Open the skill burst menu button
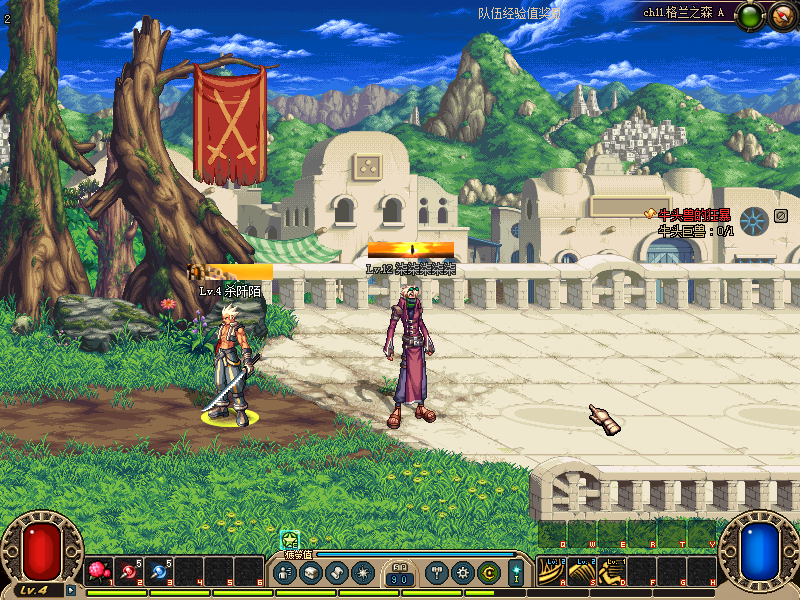This screenshot has height=600, width=800. tap(361, 573)
